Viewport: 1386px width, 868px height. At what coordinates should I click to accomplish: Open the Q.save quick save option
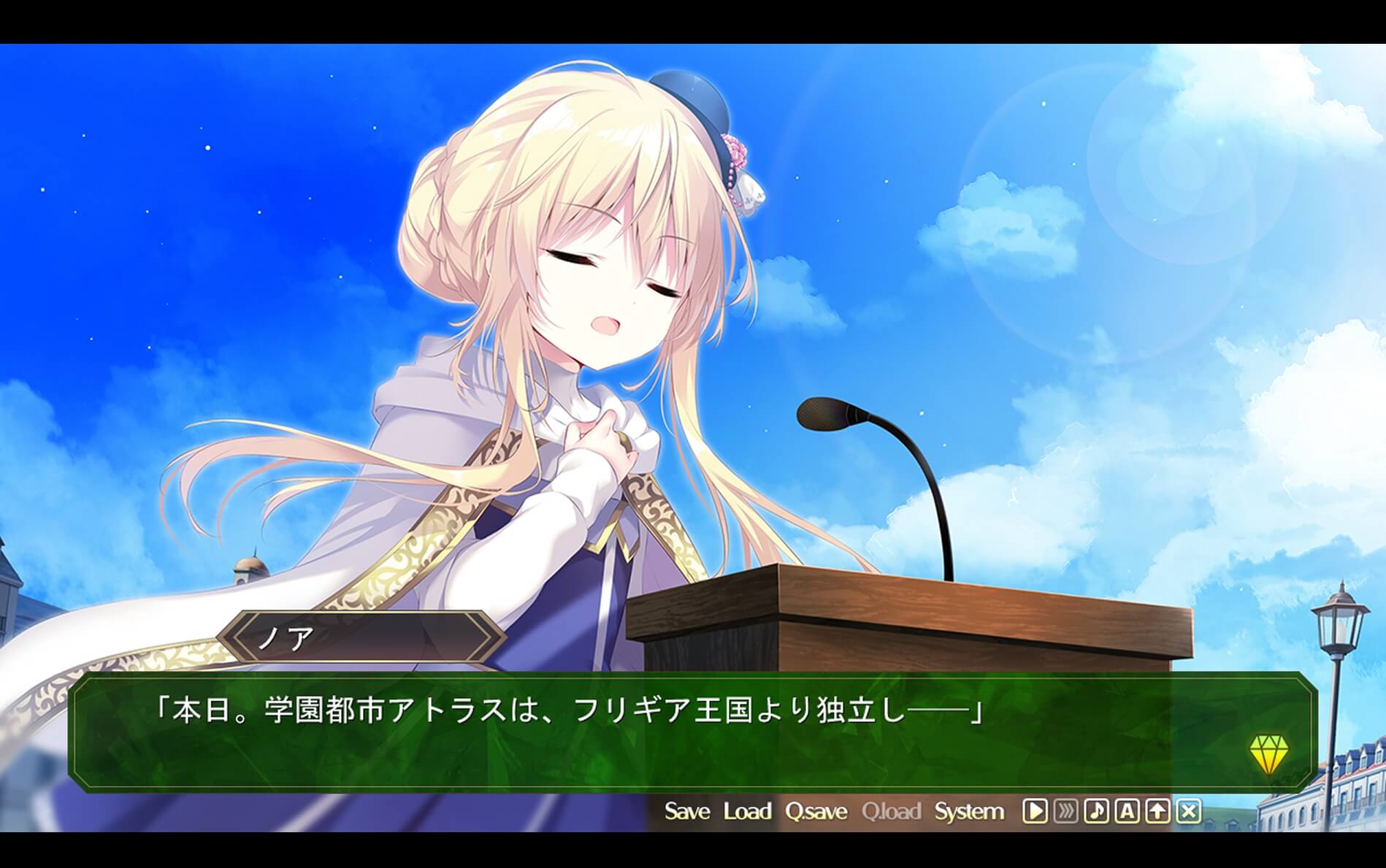click(816, 811)
